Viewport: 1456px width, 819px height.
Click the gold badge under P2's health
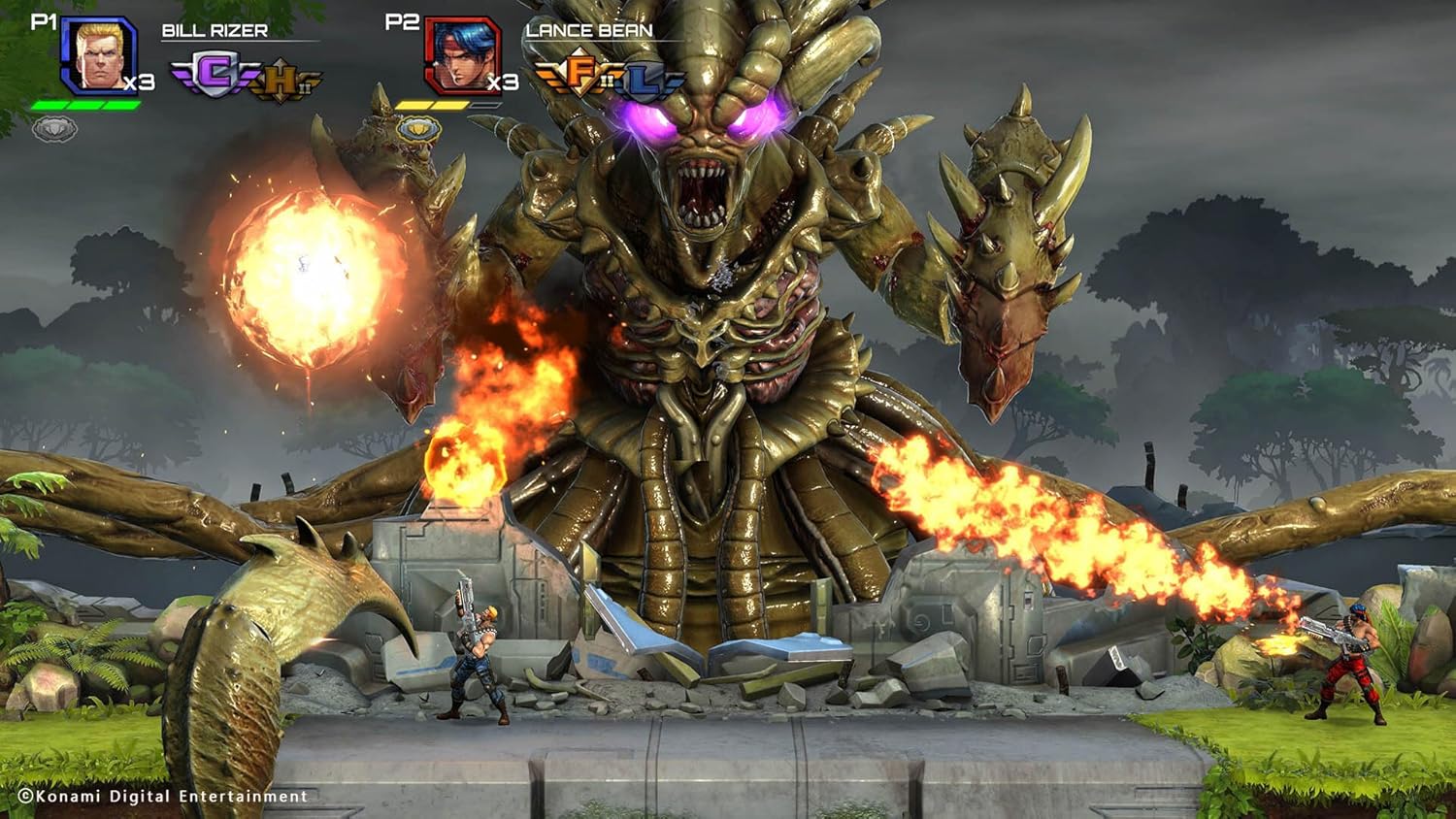418,128
